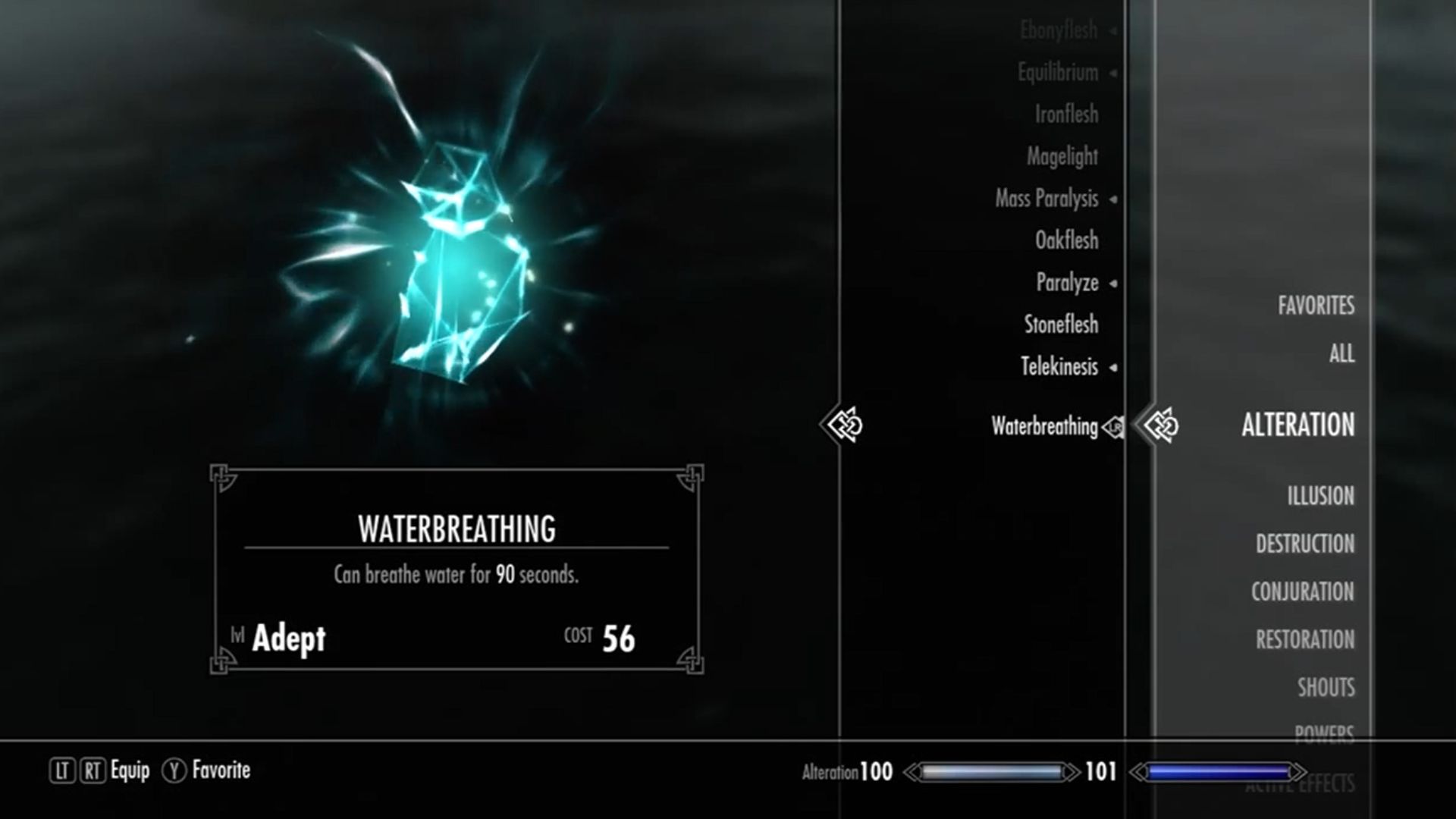Toggle the favorite marker next to Mass Paralysis
Screen dimensions: 1456x819
pyautogui.click(x=1112, y=199)
